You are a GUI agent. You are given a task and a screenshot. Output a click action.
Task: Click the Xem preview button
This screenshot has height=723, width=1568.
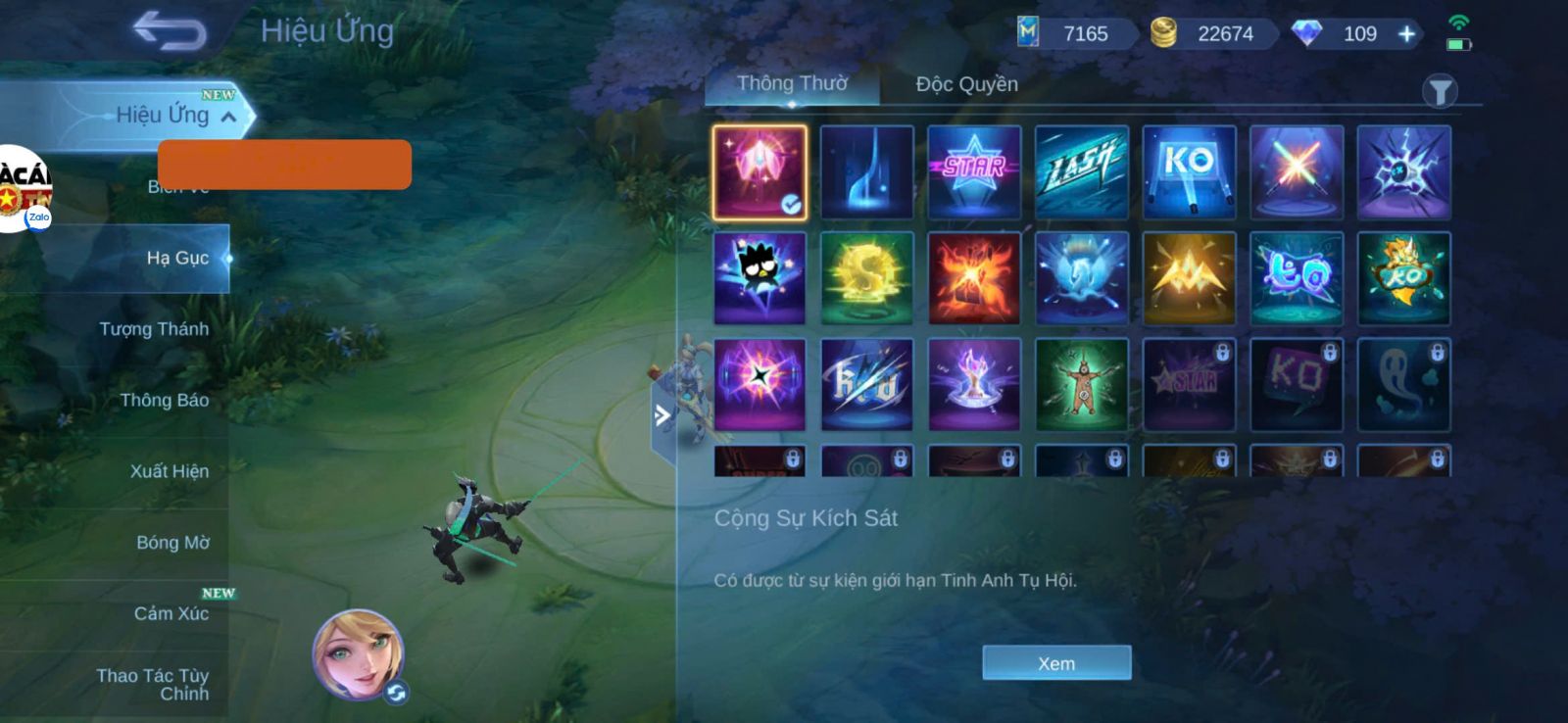(1056, 663)
